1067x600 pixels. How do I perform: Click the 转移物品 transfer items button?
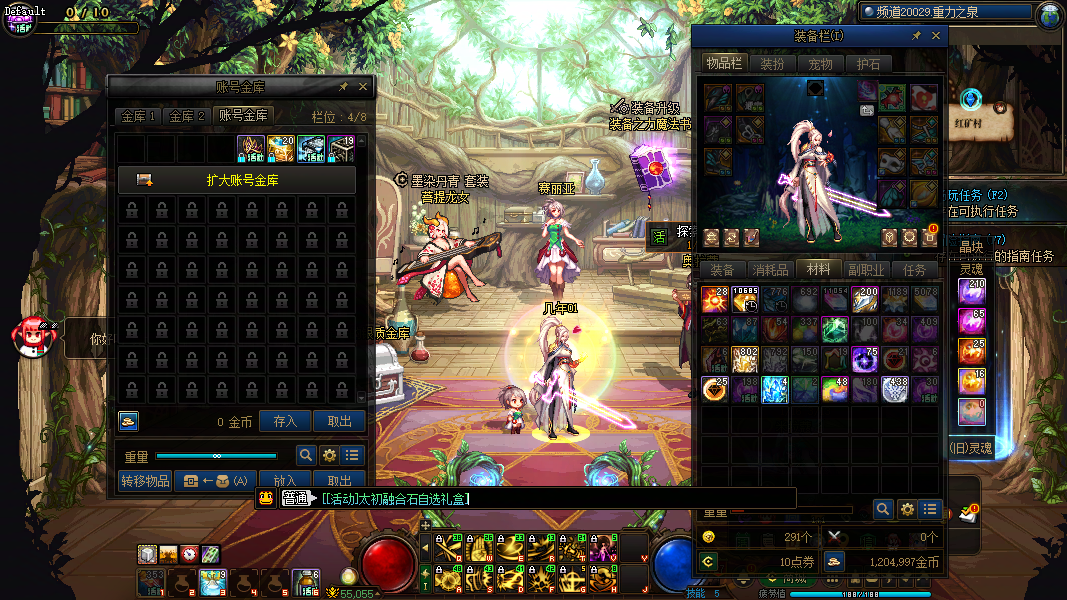tap(145, 480)
